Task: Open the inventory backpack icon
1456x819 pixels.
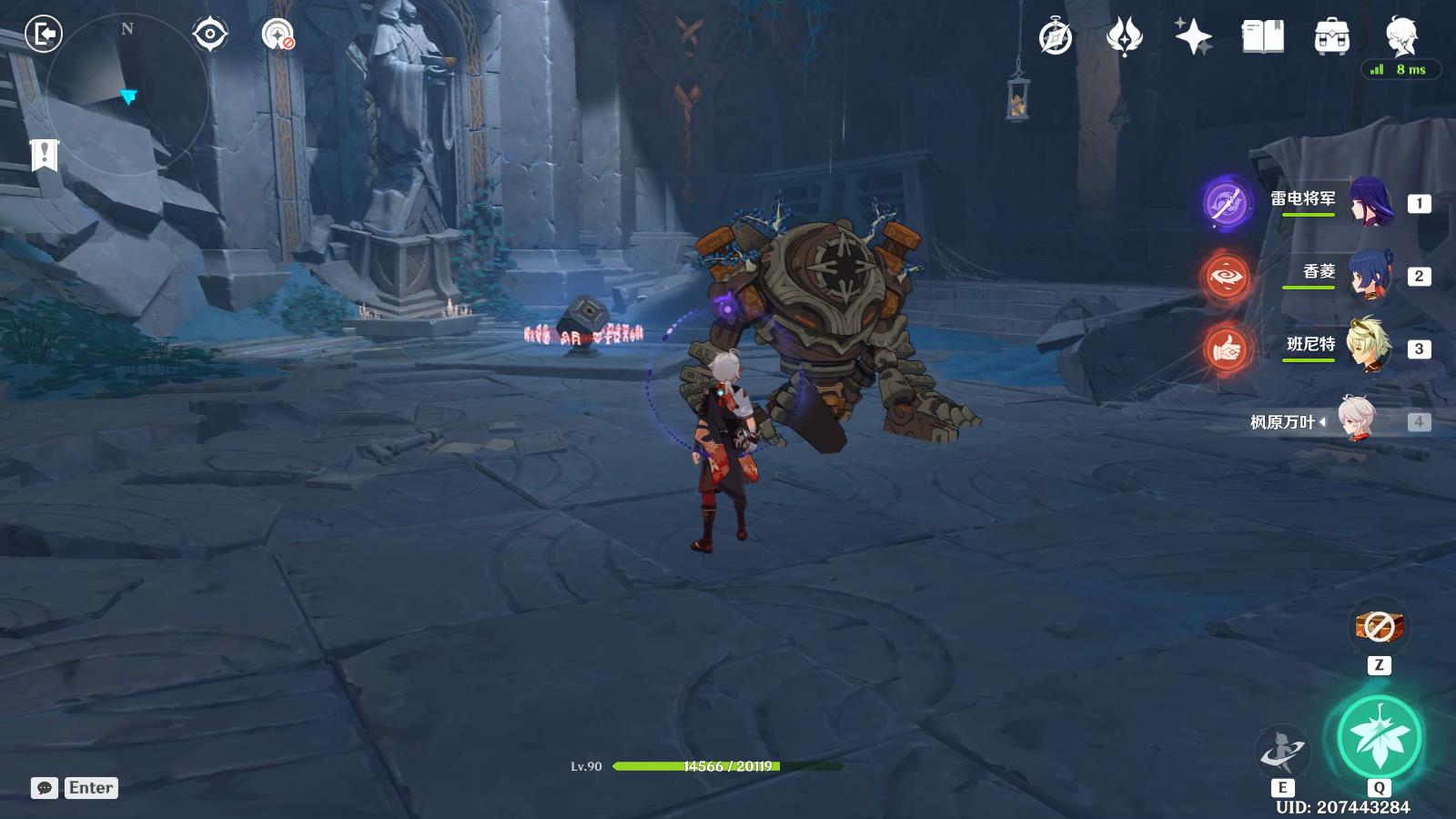Action: pyautogui.click(x=1331, y=37)
